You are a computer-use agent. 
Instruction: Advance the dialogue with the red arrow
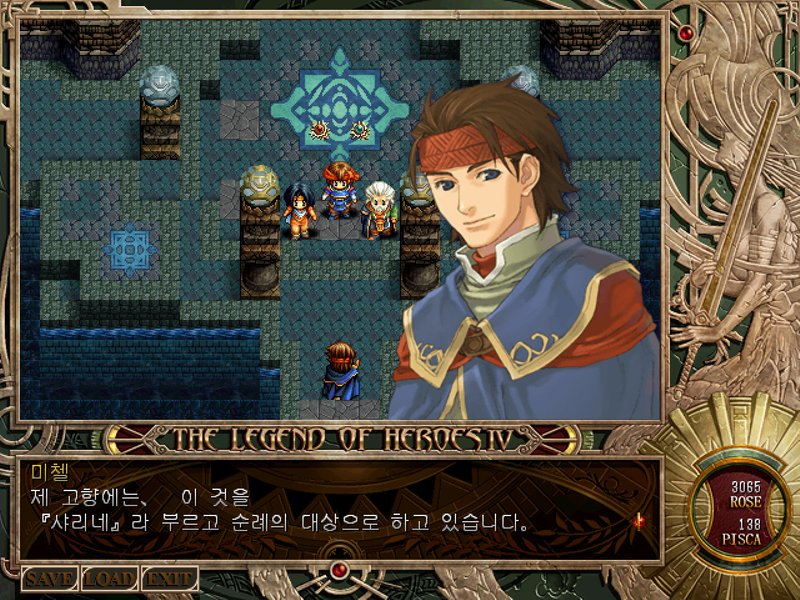click(637, 519)
